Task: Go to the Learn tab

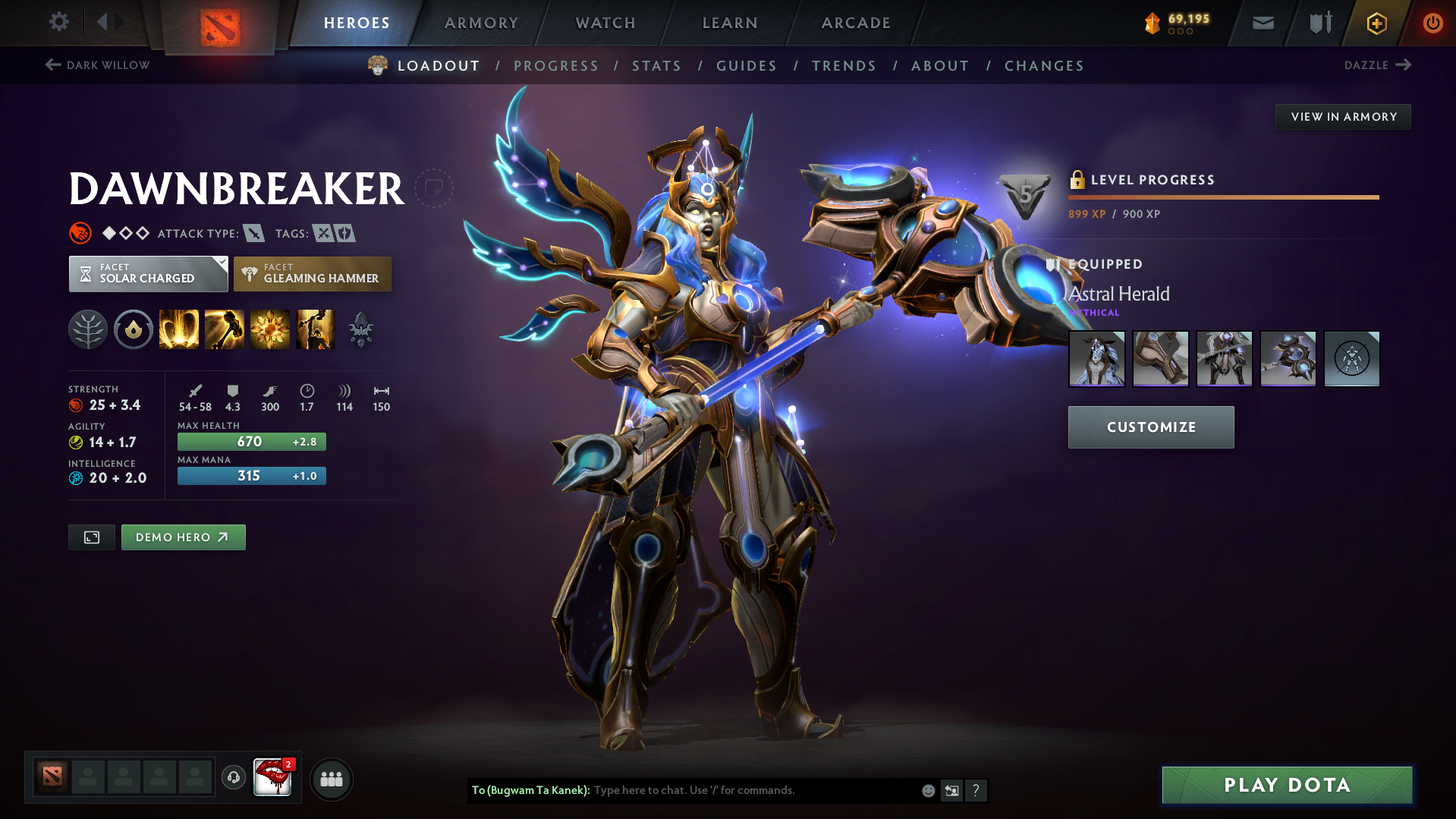Action: coord(730,23)
